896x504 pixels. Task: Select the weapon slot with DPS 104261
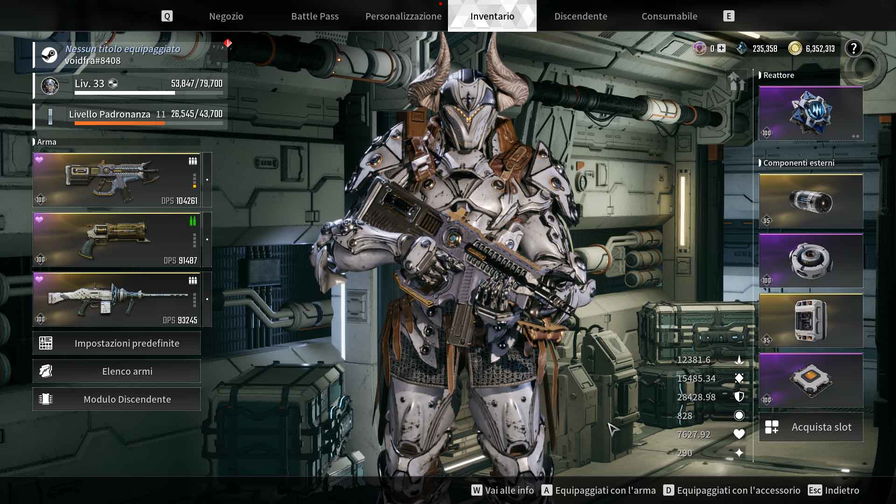coord(116,180)
